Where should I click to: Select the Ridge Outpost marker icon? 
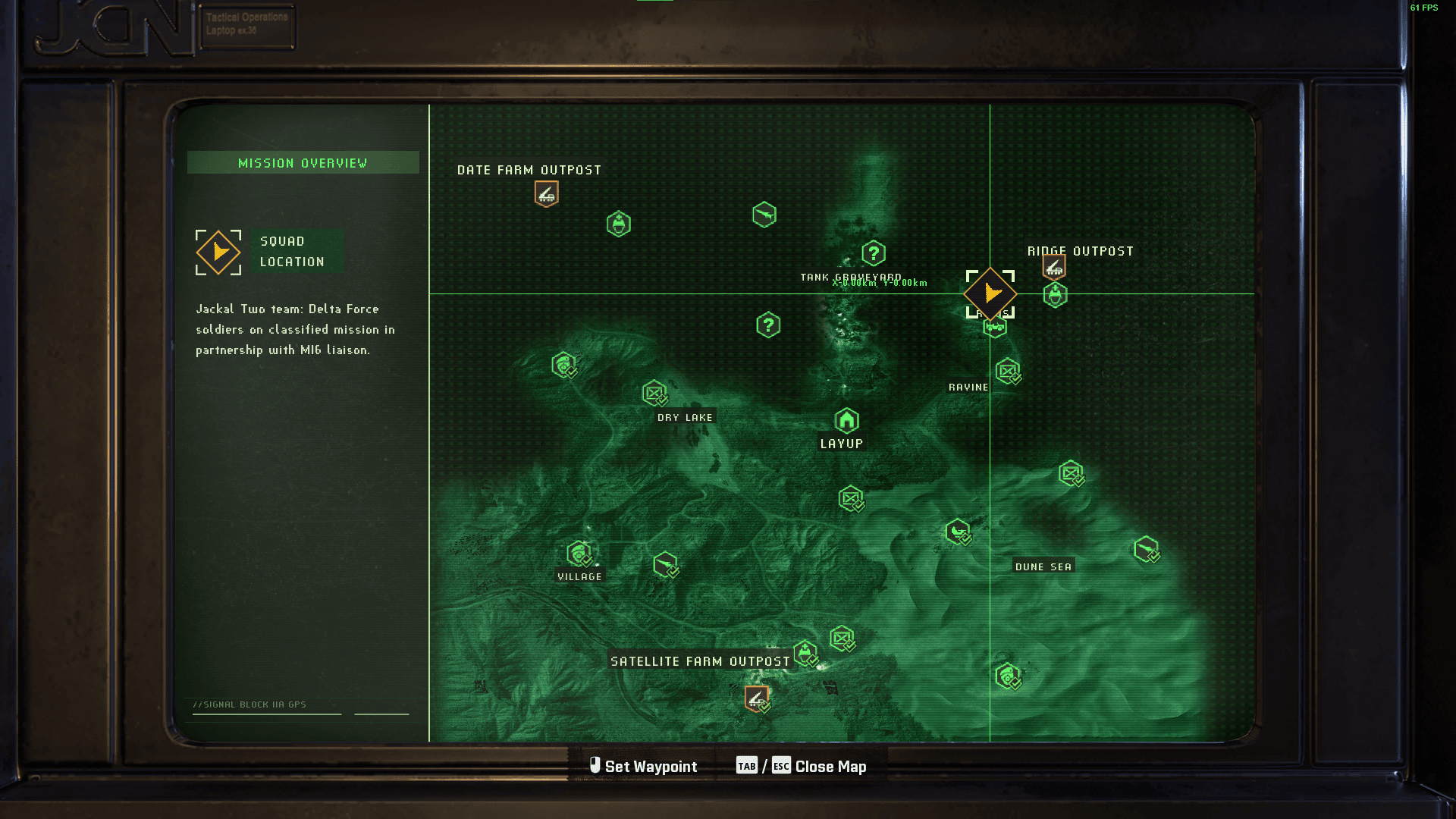(1054, 267)
